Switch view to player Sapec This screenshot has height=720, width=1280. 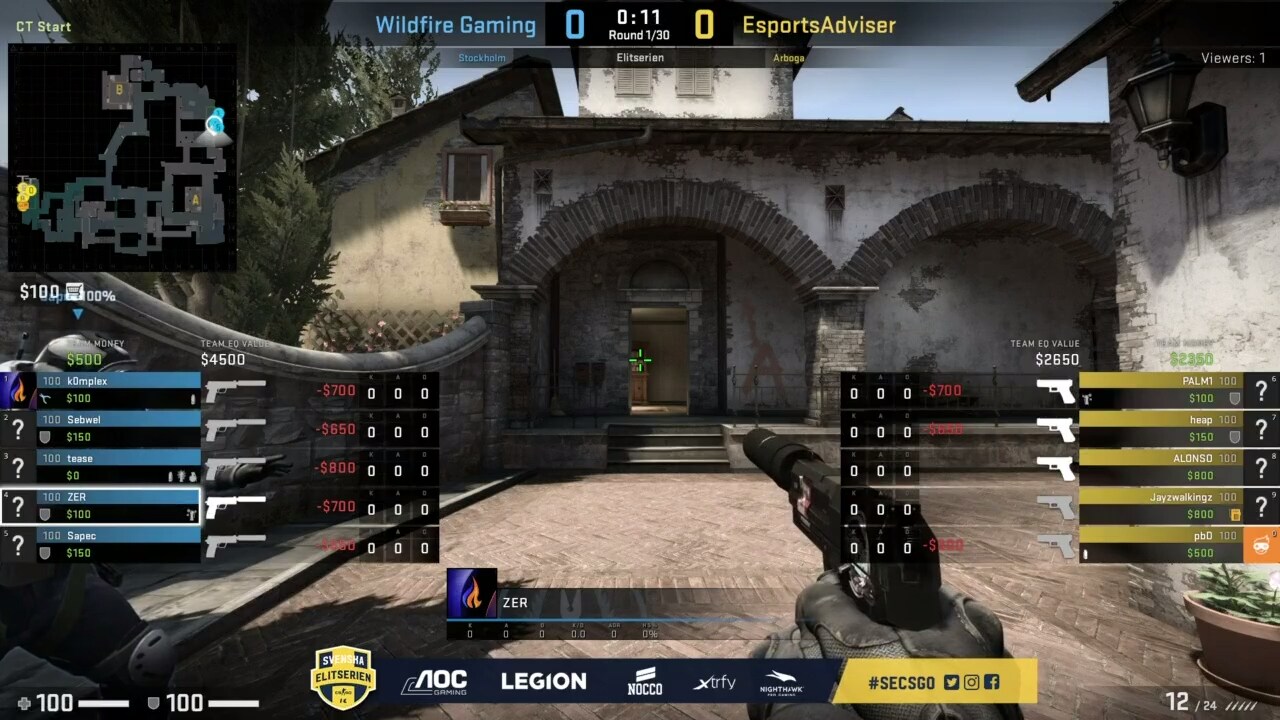[x=120, y=536]
